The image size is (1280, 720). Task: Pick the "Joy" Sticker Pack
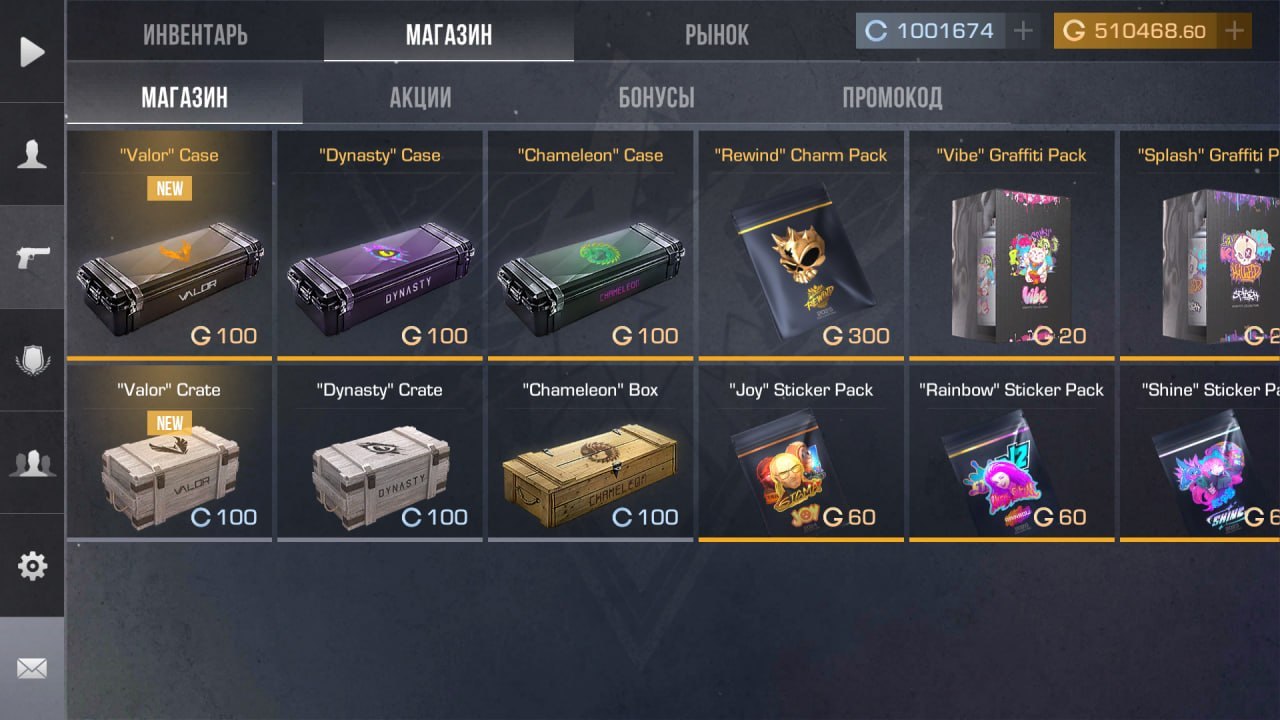pos(801,455)
